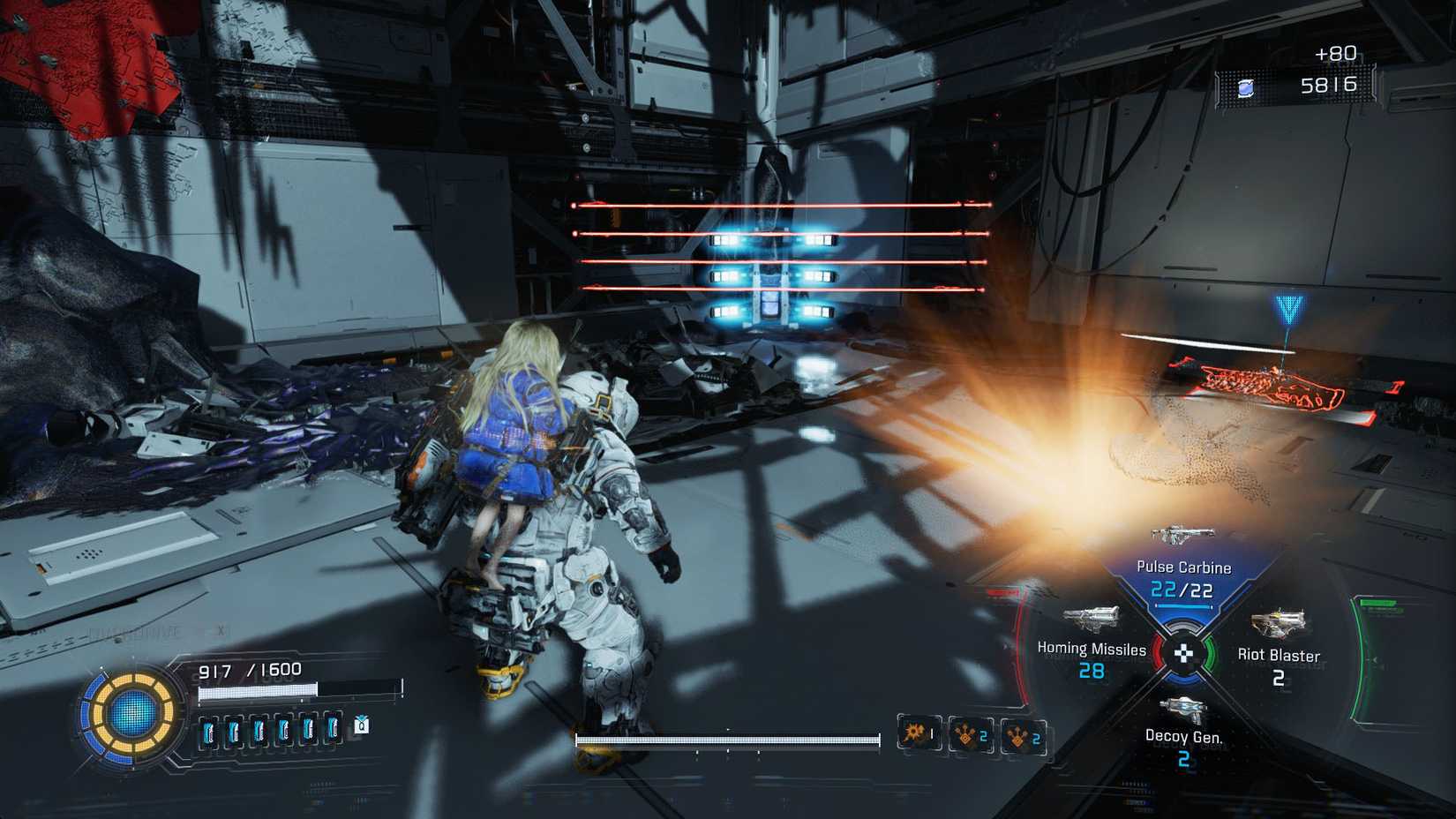The height and width of the screenshot is (819, 1456).
Task: Activate the Decoy Gen. gadget icon
Action: tap(1183, 708)
